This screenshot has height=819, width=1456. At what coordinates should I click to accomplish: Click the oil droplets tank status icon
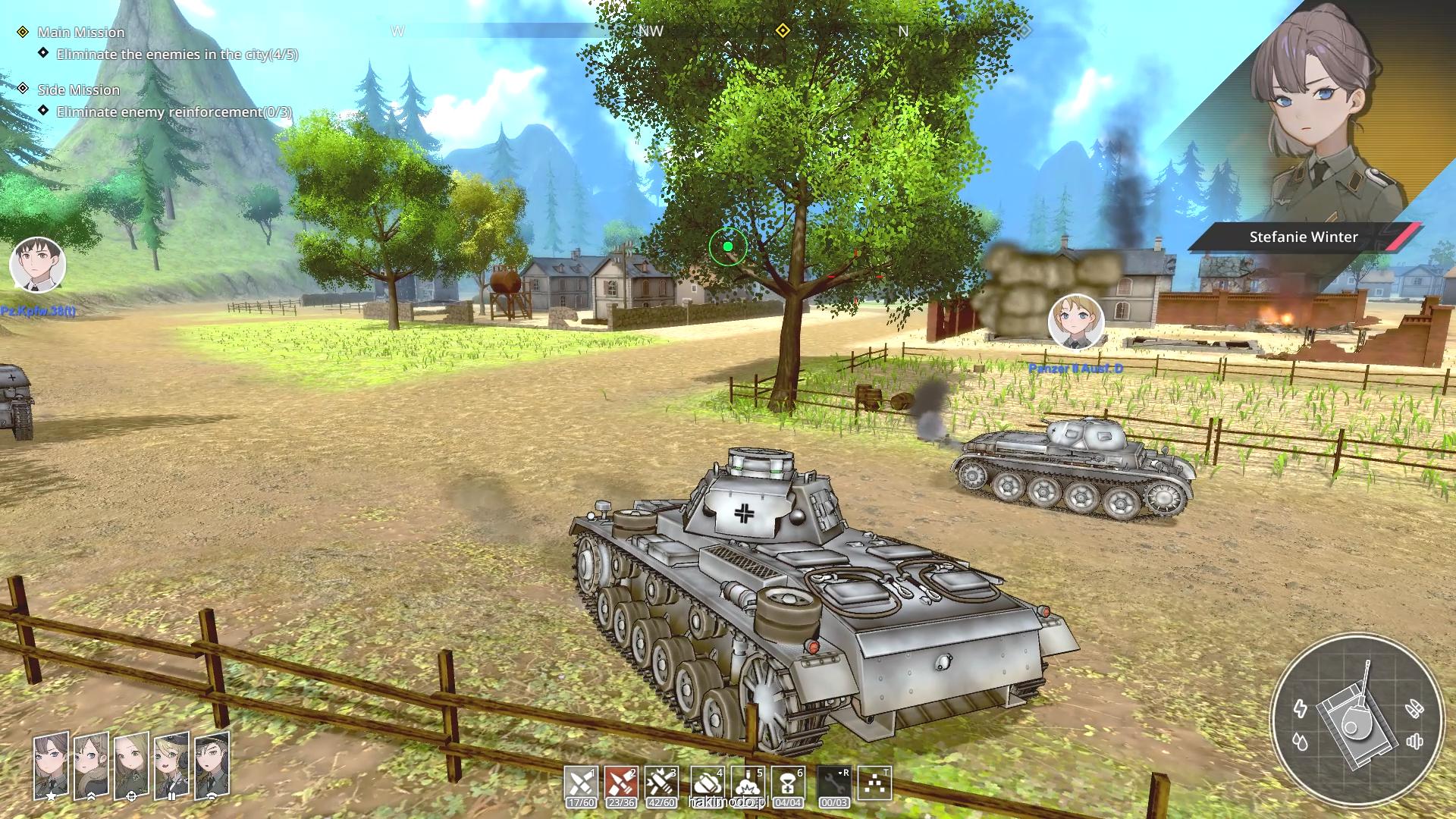tap(1301, 742)
